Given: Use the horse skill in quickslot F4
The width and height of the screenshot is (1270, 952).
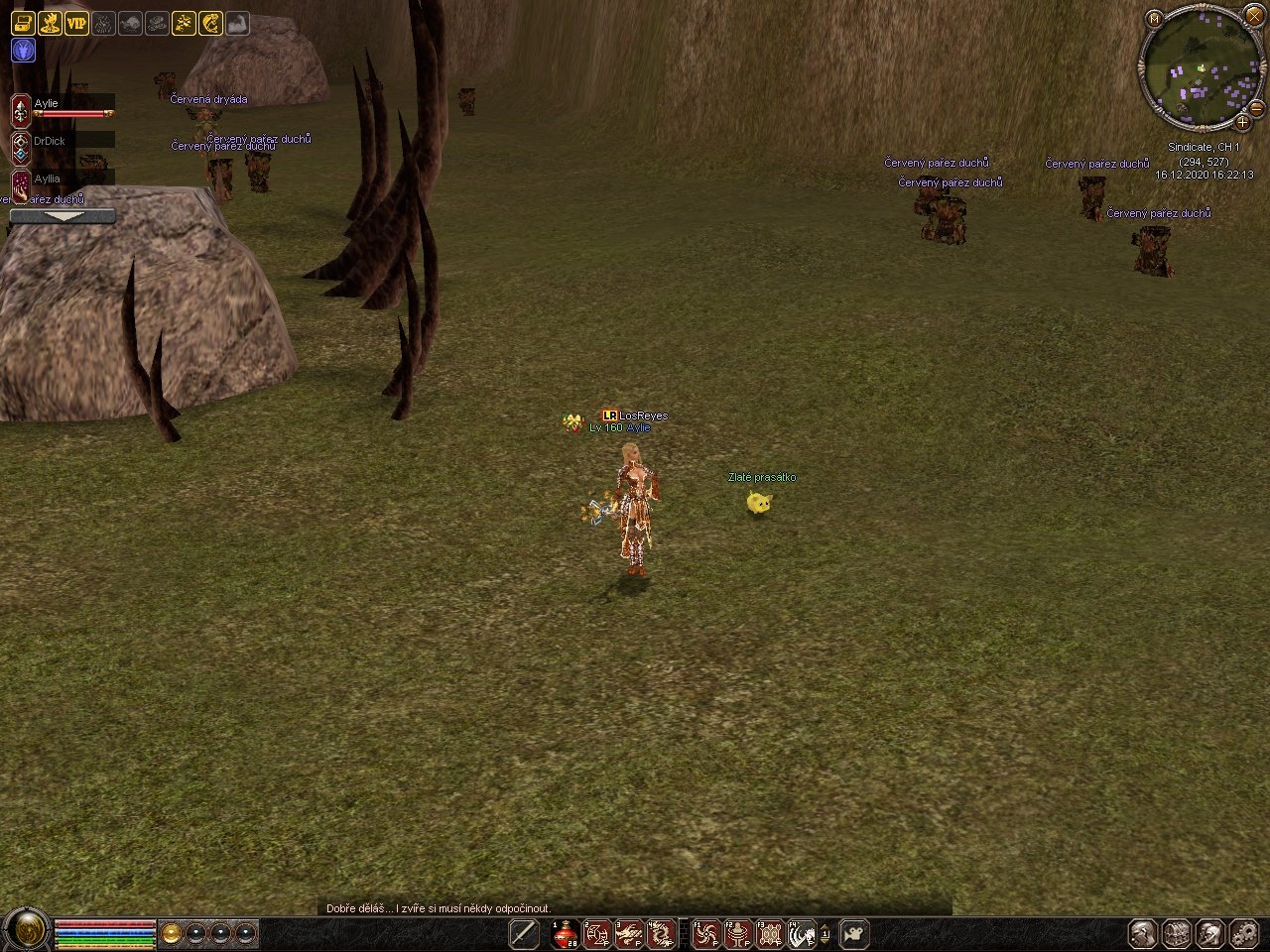Looking at the screenshot, I should click(x=802, y=934).
